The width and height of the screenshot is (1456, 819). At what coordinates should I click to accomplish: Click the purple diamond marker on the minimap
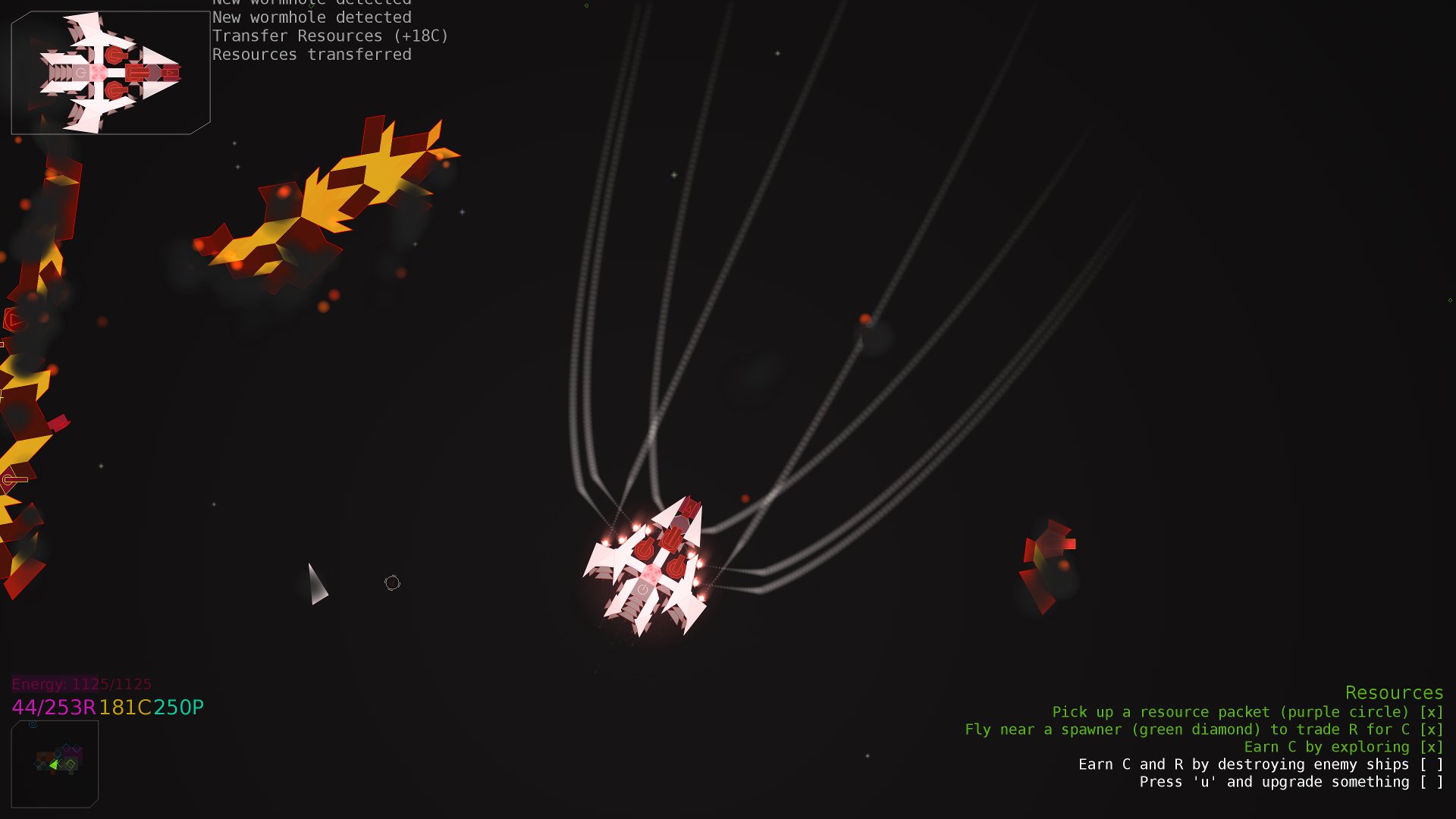click(76, 748)
